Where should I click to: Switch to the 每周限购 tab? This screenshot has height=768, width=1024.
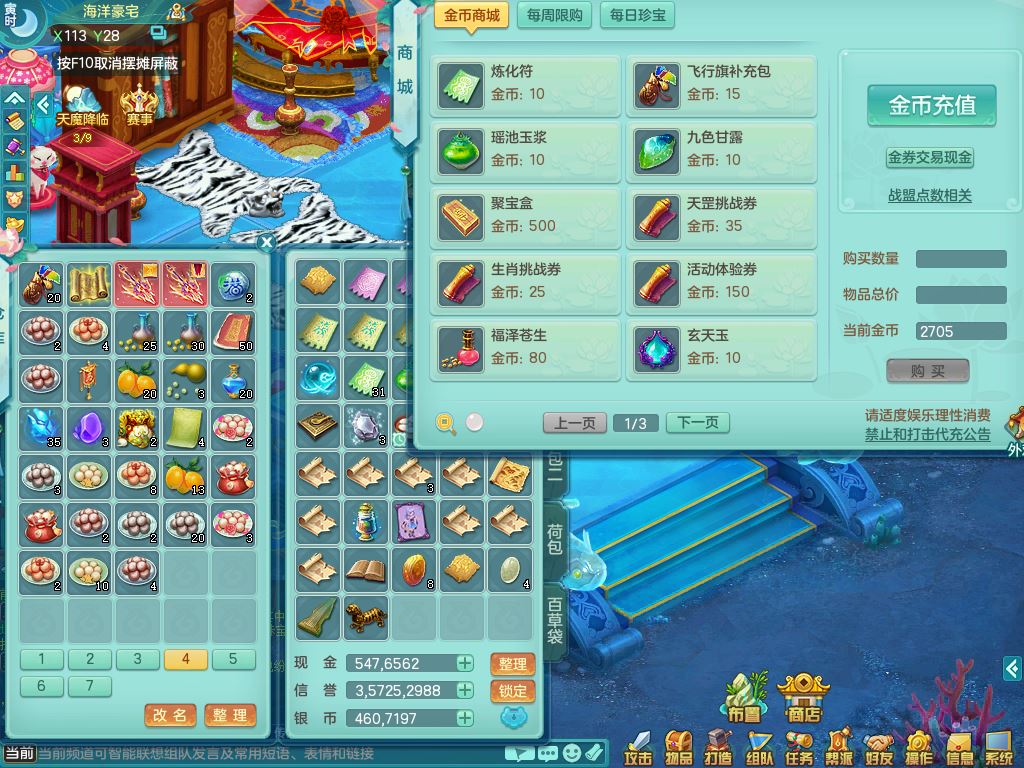pos(554,16)
